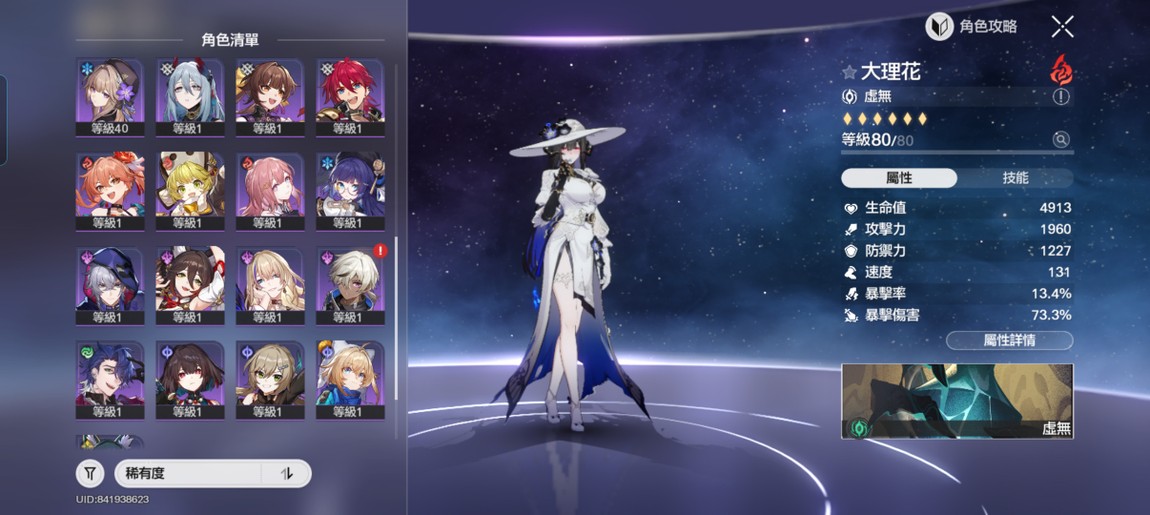Select the level 40 character portrait
The height and width of the screenshot is (515, 1150).
(x=110, y=96)
